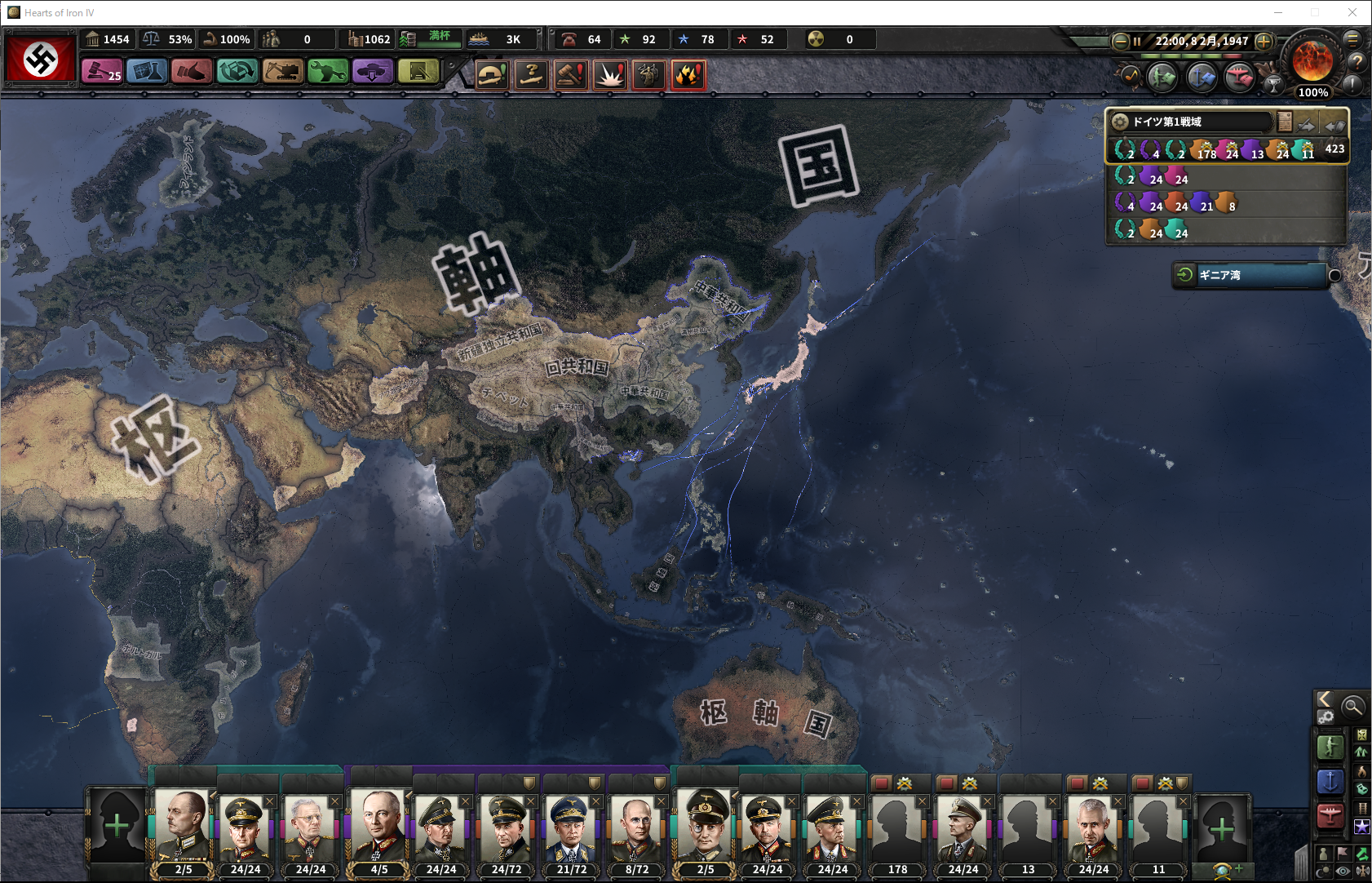Close the game window

click(x=1352, y=12)
